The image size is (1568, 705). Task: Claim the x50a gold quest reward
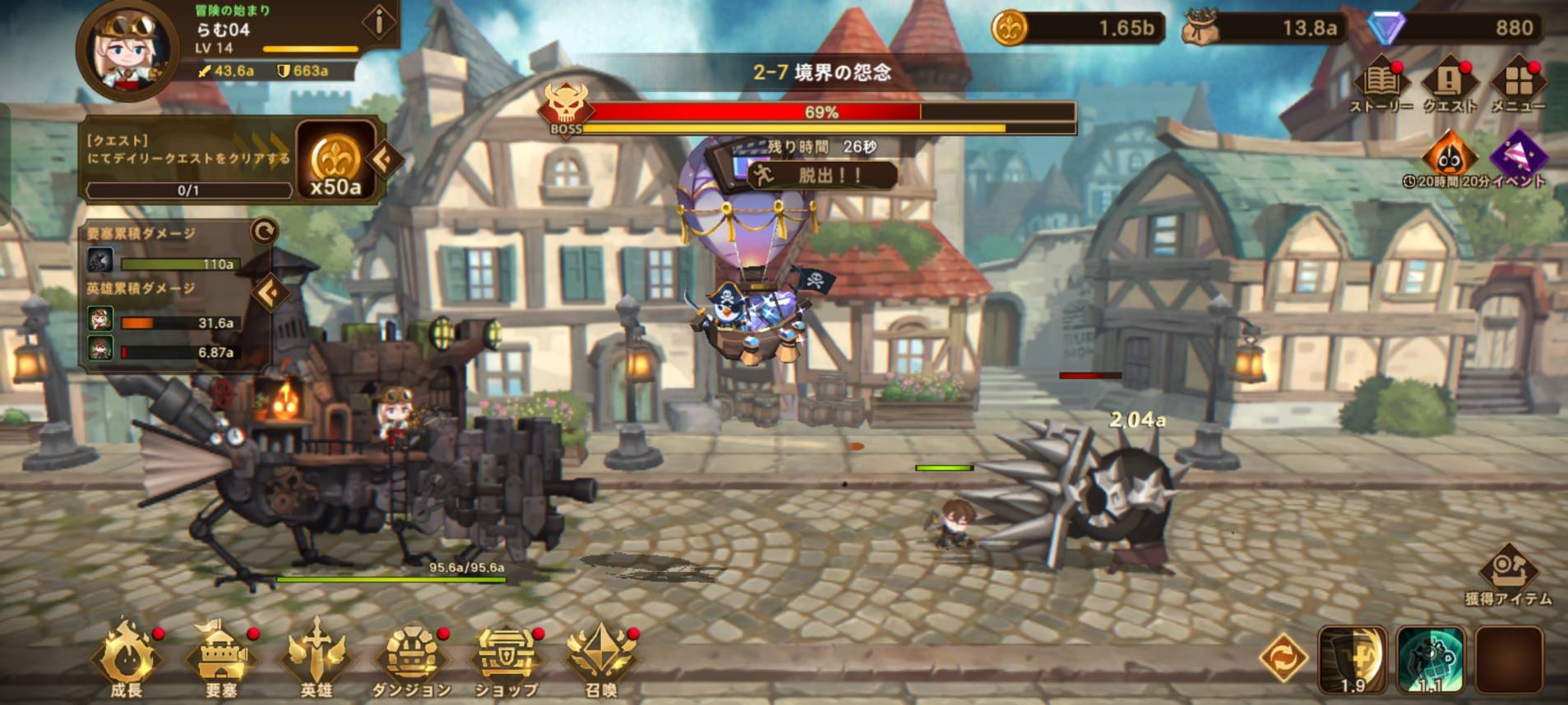point(336,162)
